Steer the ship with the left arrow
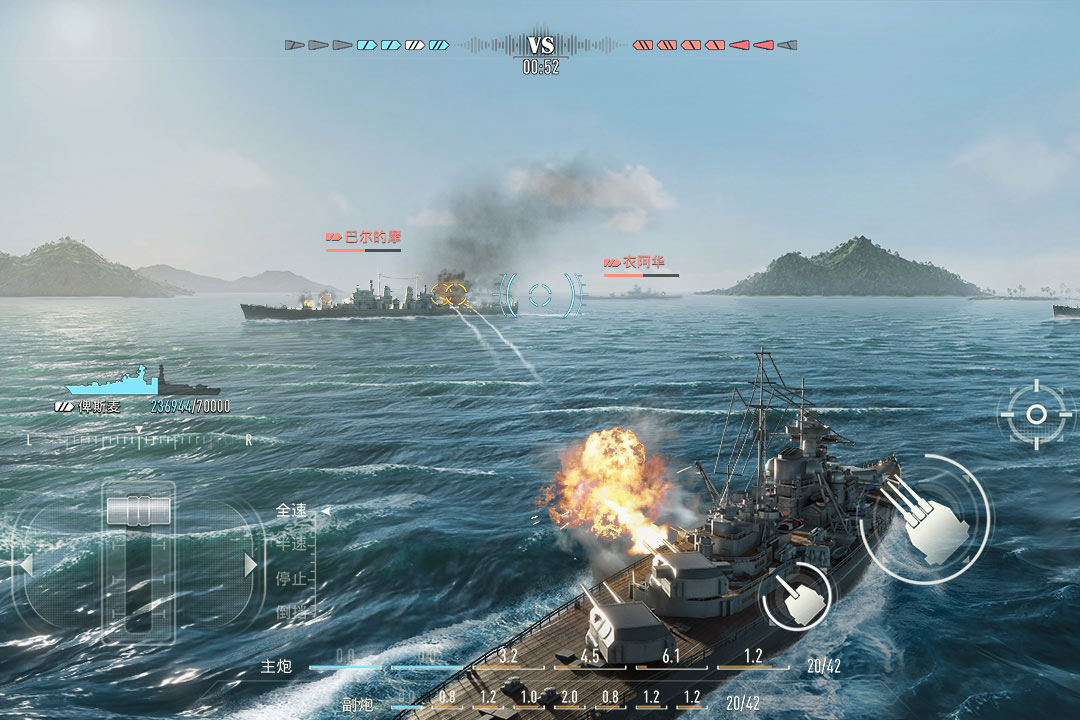 coord(26,566)
